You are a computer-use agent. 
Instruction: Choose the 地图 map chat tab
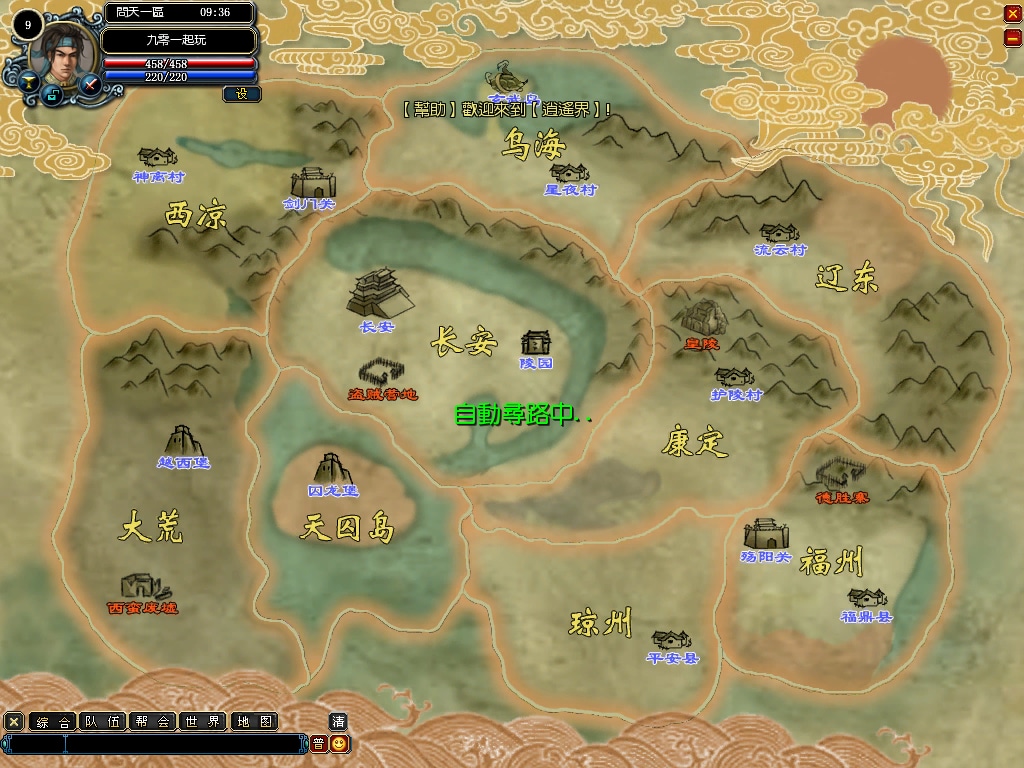coord(252,722)
